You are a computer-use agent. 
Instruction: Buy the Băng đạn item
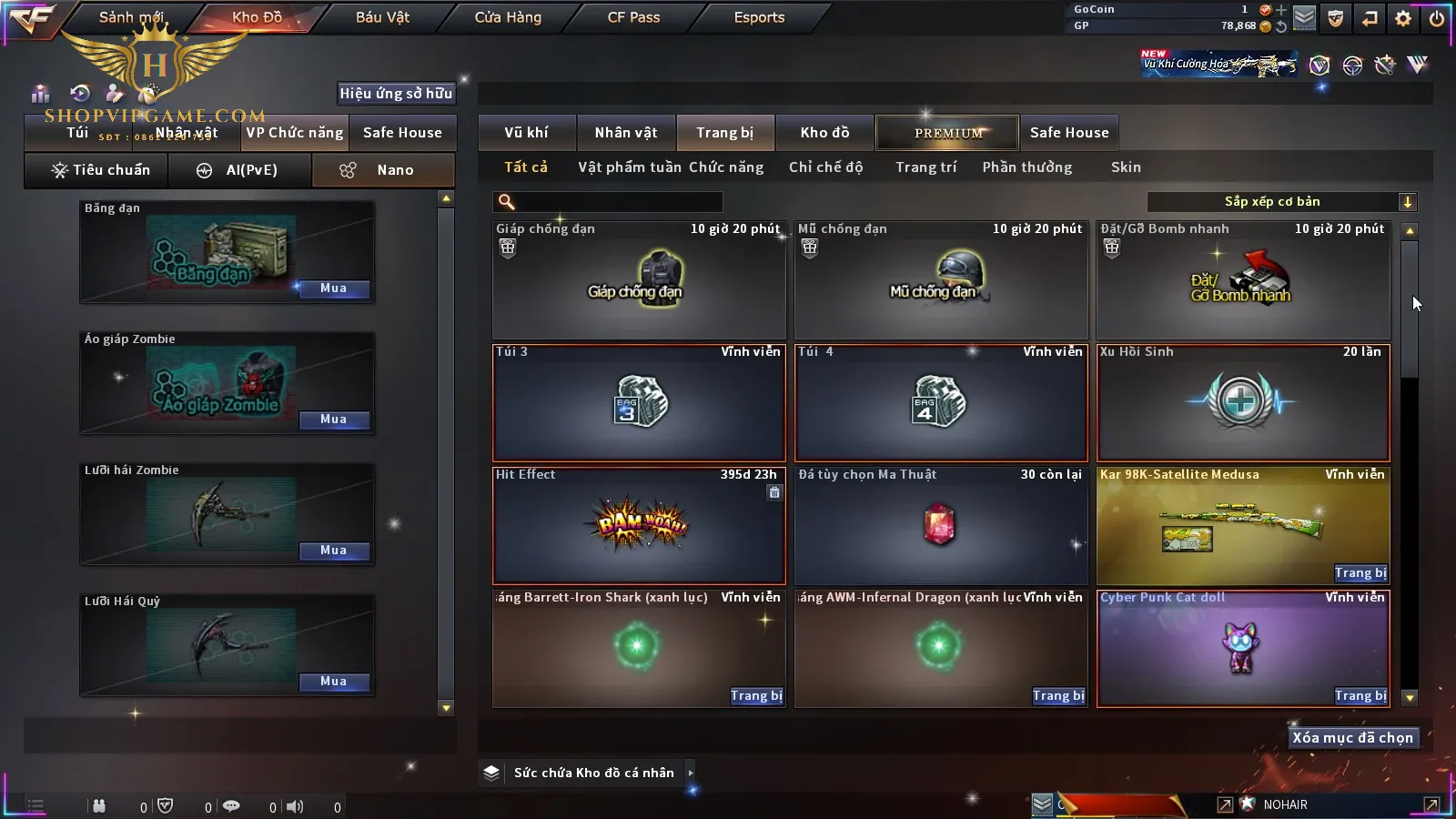tap(333, 288)
